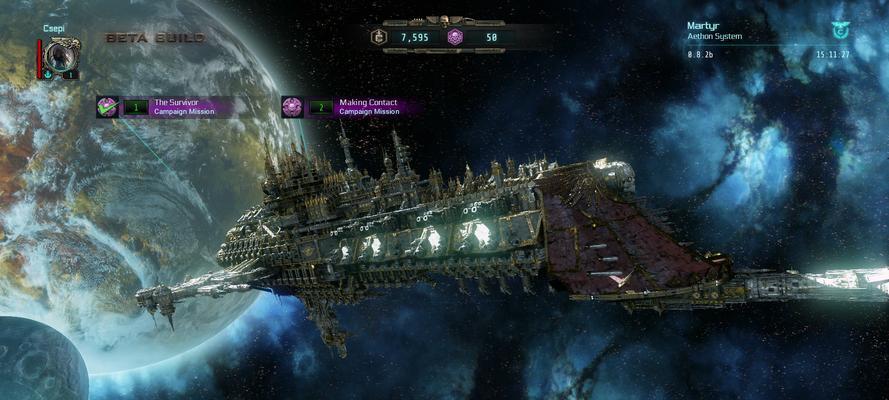Click the Csepi character portrait
Viewport: 889px width, 400px height.
pyautogui.click(x=59, y=56)
